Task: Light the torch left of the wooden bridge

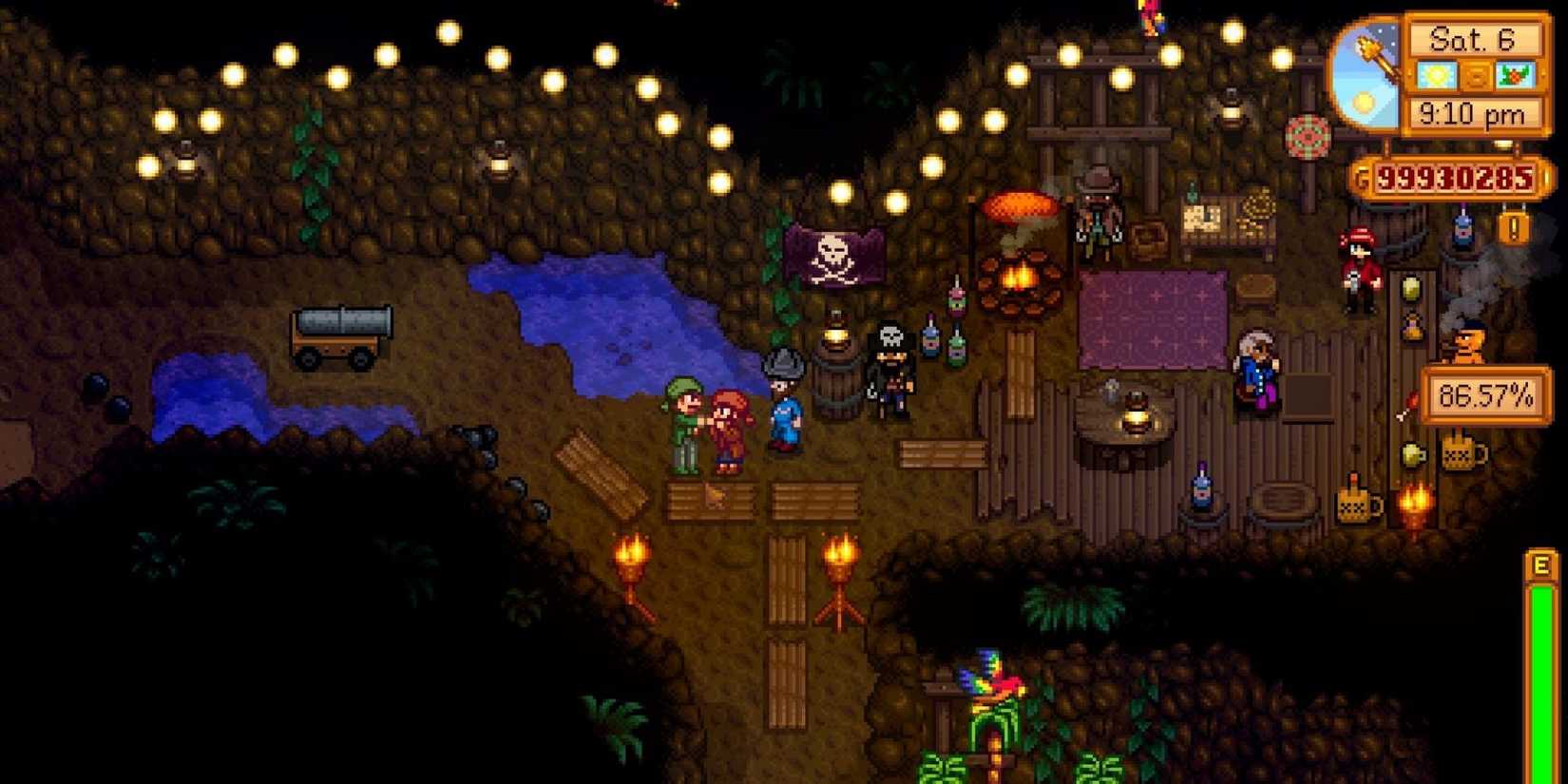Action: click(x=632, y=556)
